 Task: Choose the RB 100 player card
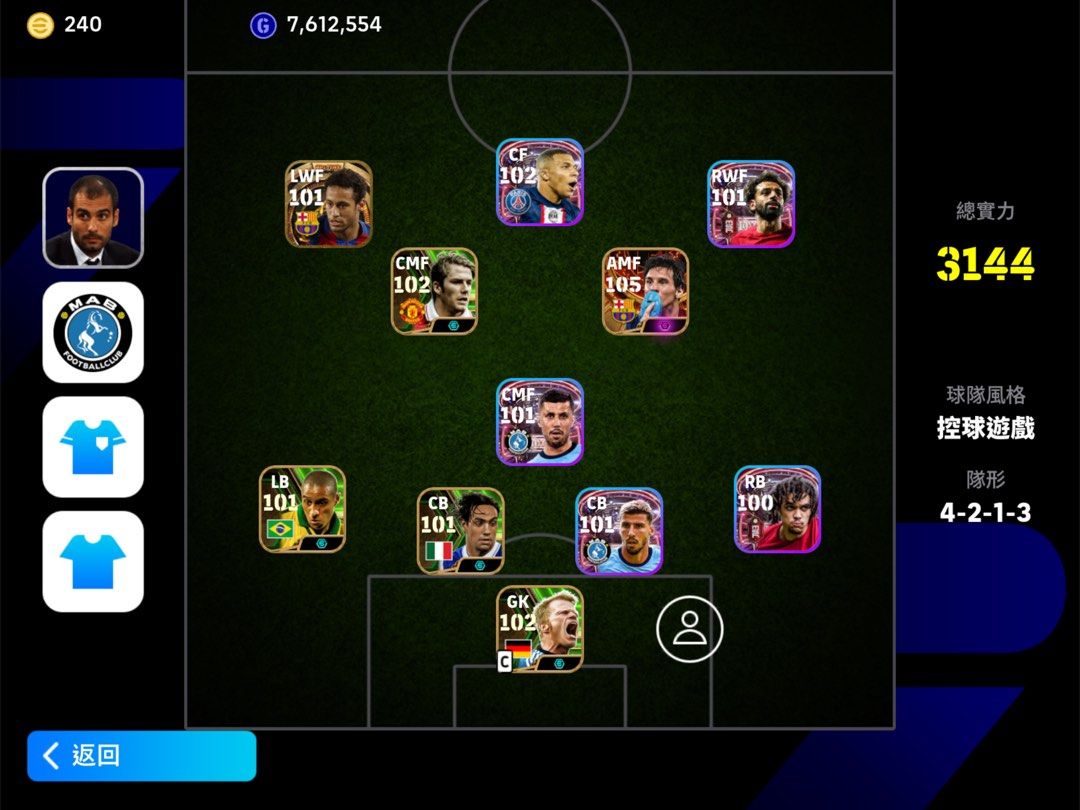click(x=777, y=509)
